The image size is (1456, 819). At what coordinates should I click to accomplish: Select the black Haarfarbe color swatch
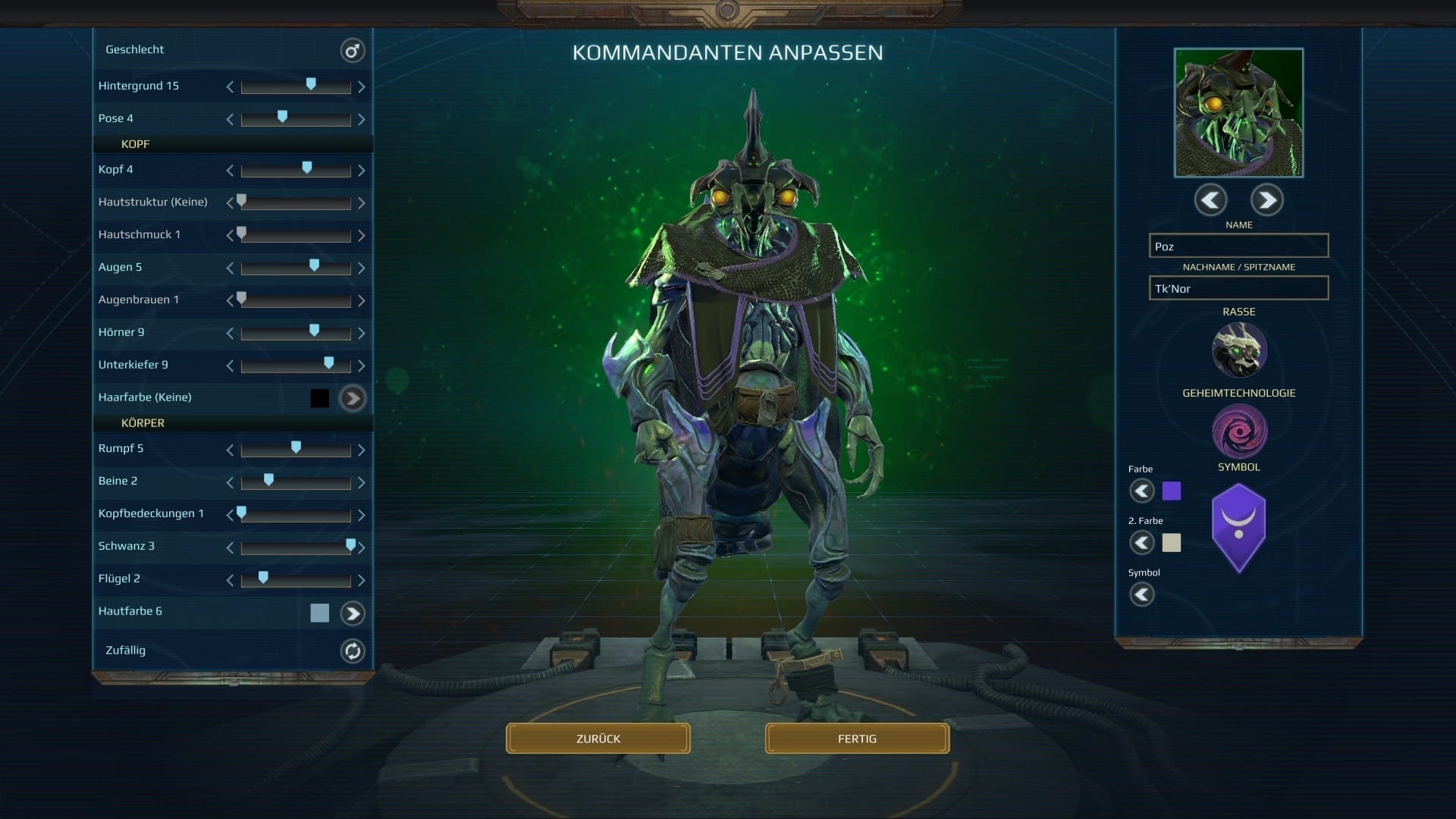pyautogui.click(x=320, y=398)
